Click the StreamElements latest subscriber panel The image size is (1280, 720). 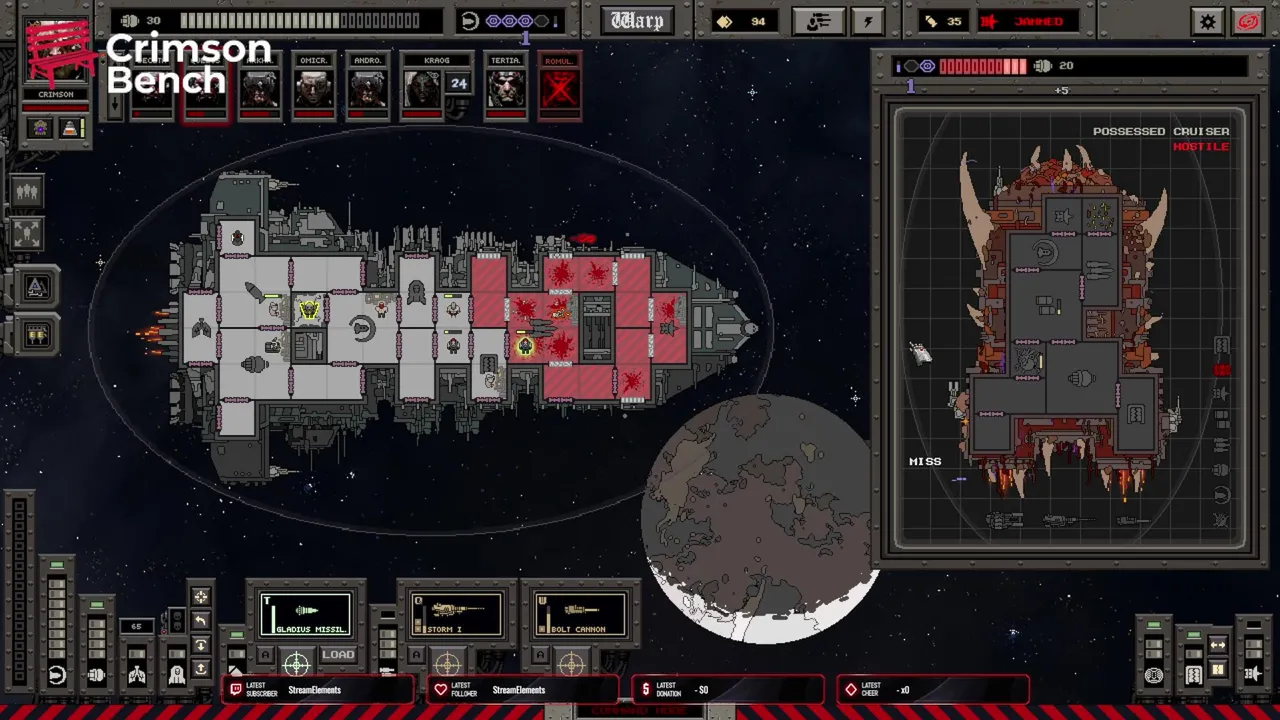coord(318,690)
